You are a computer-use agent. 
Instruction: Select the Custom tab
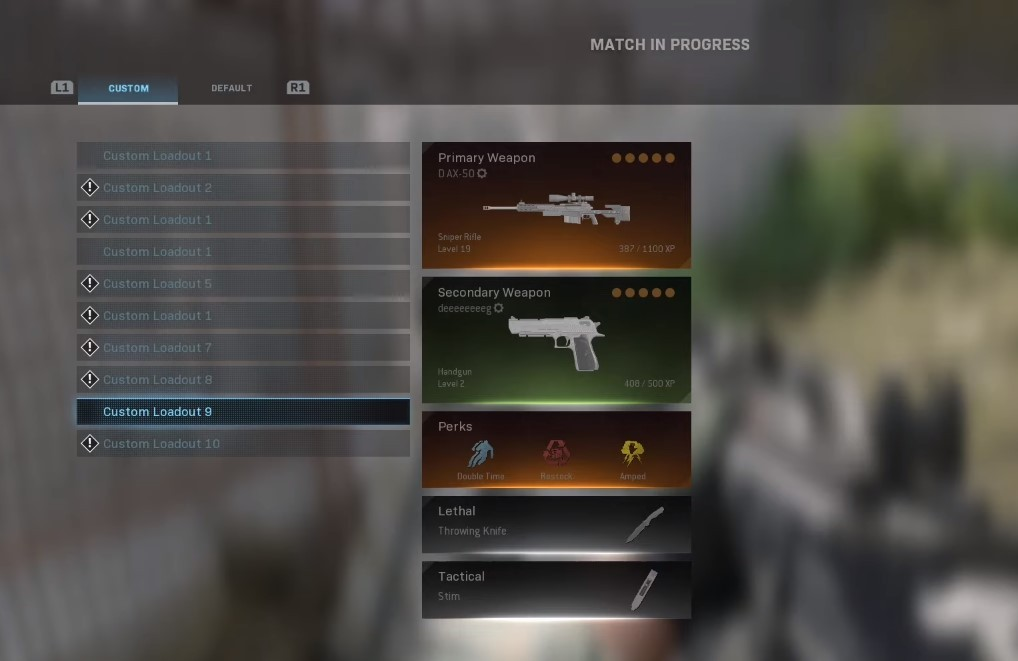point(128,88)
